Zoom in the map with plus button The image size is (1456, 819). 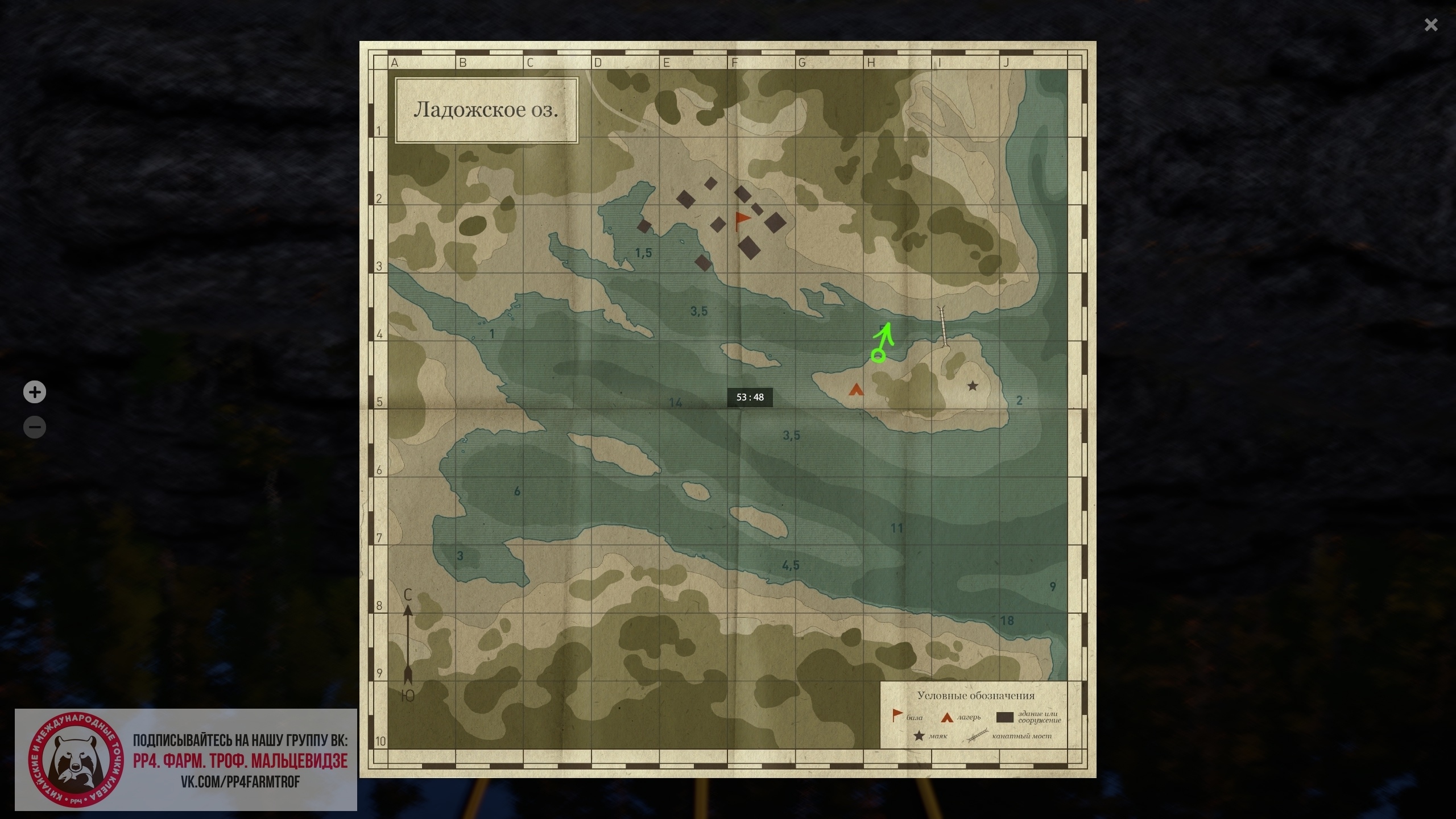[35, 392]
